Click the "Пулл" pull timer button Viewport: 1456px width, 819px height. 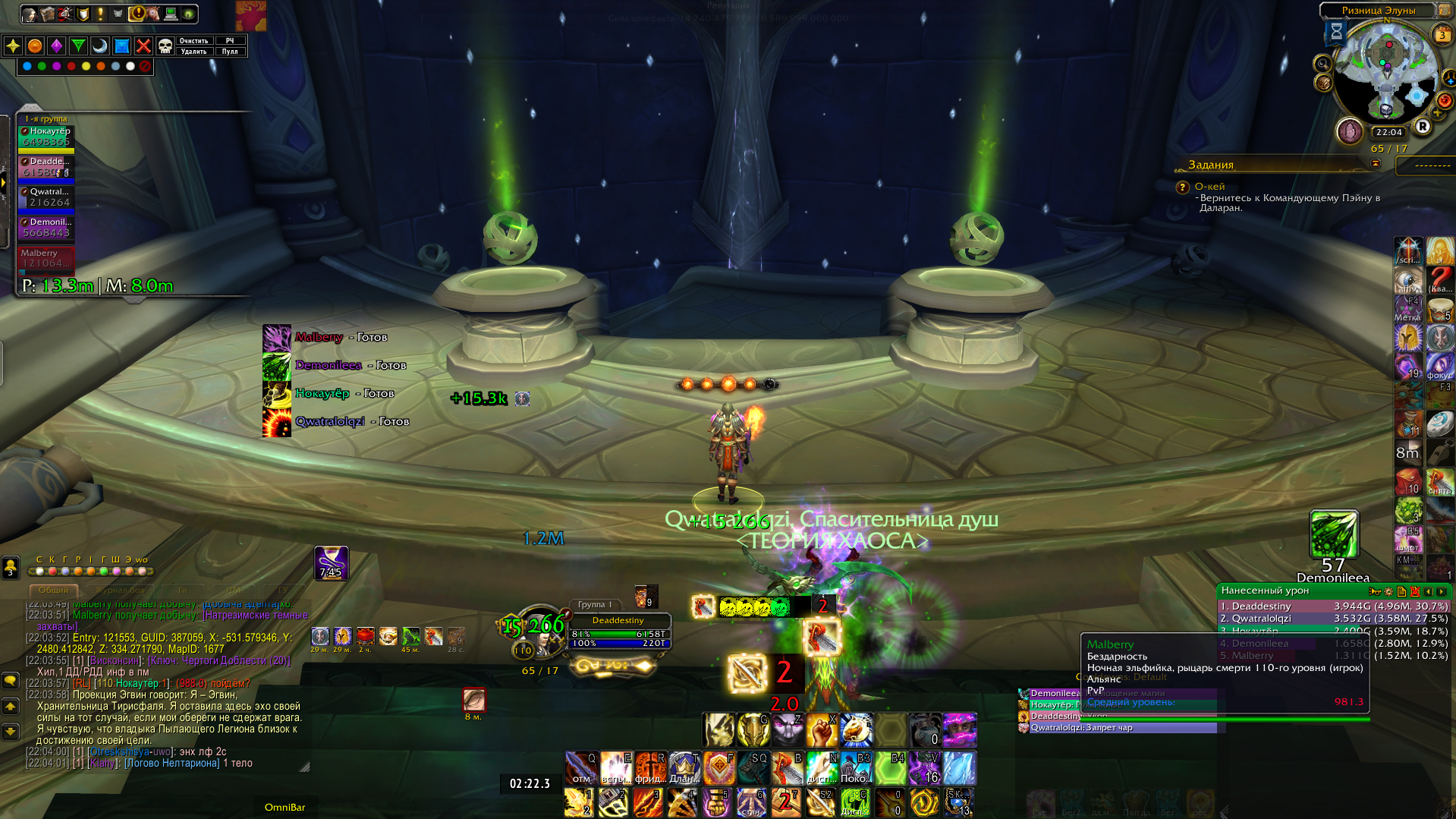230,52
